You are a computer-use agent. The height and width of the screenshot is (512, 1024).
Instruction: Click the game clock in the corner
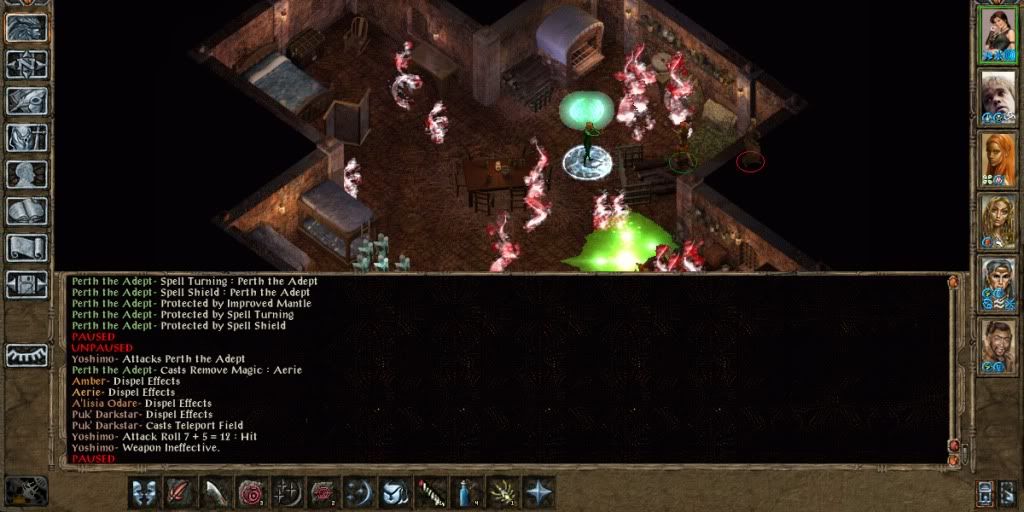pos(27,491)
